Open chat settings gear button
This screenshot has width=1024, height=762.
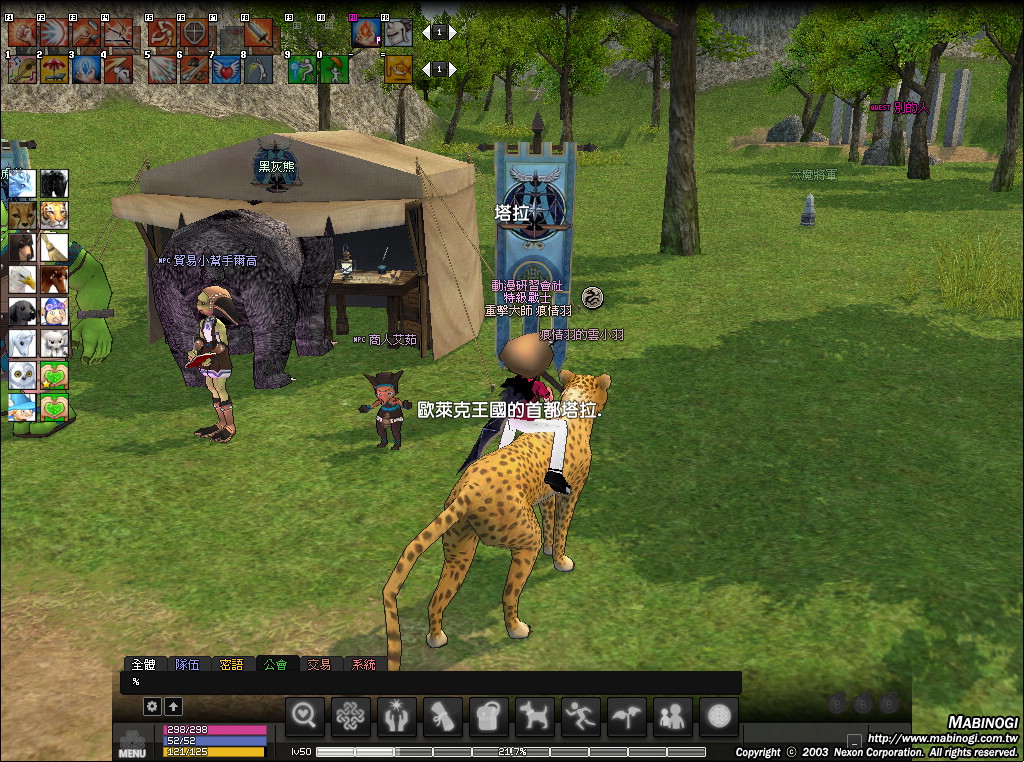point(152,706)
